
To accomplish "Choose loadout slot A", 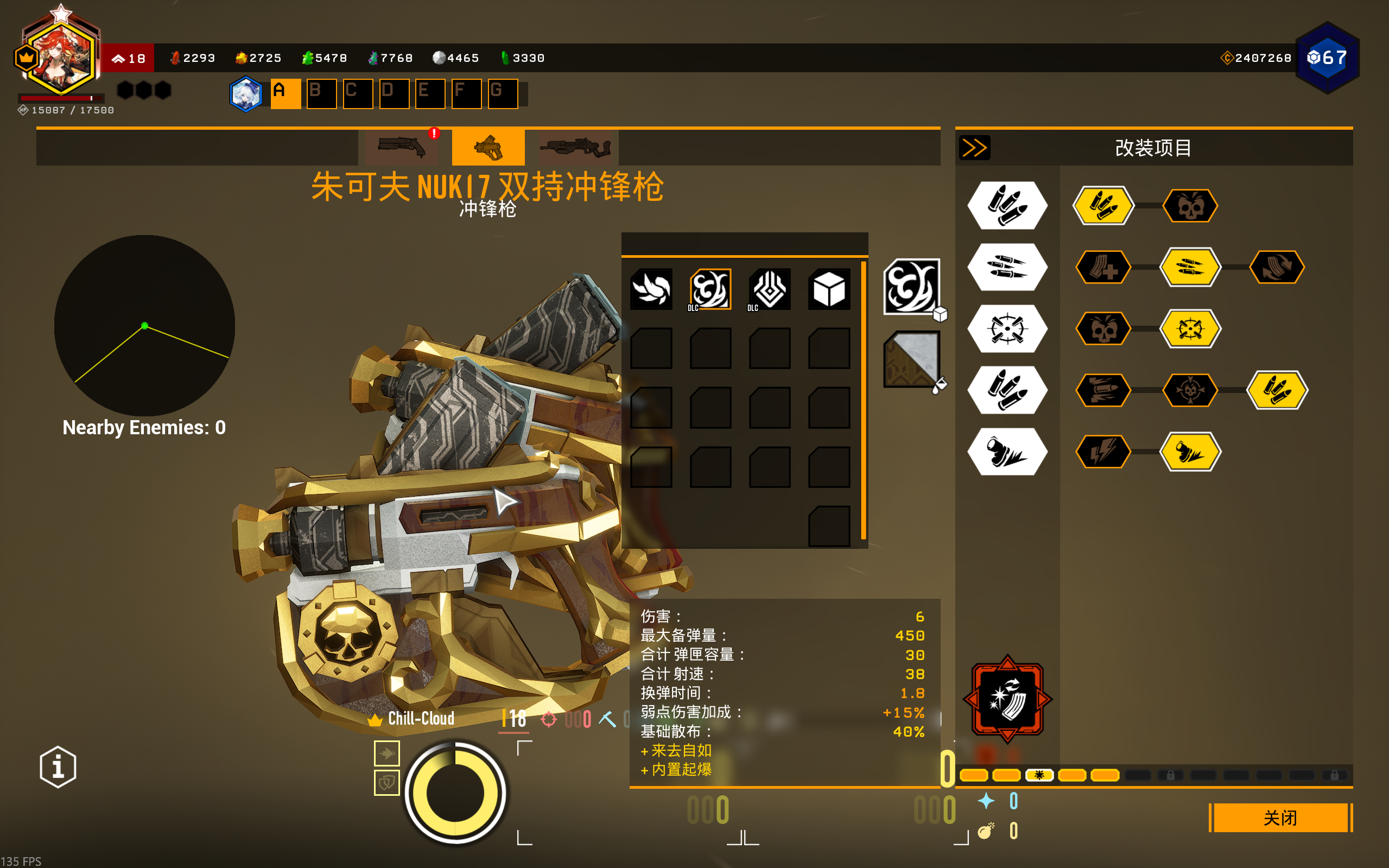I will click(286, 93).
